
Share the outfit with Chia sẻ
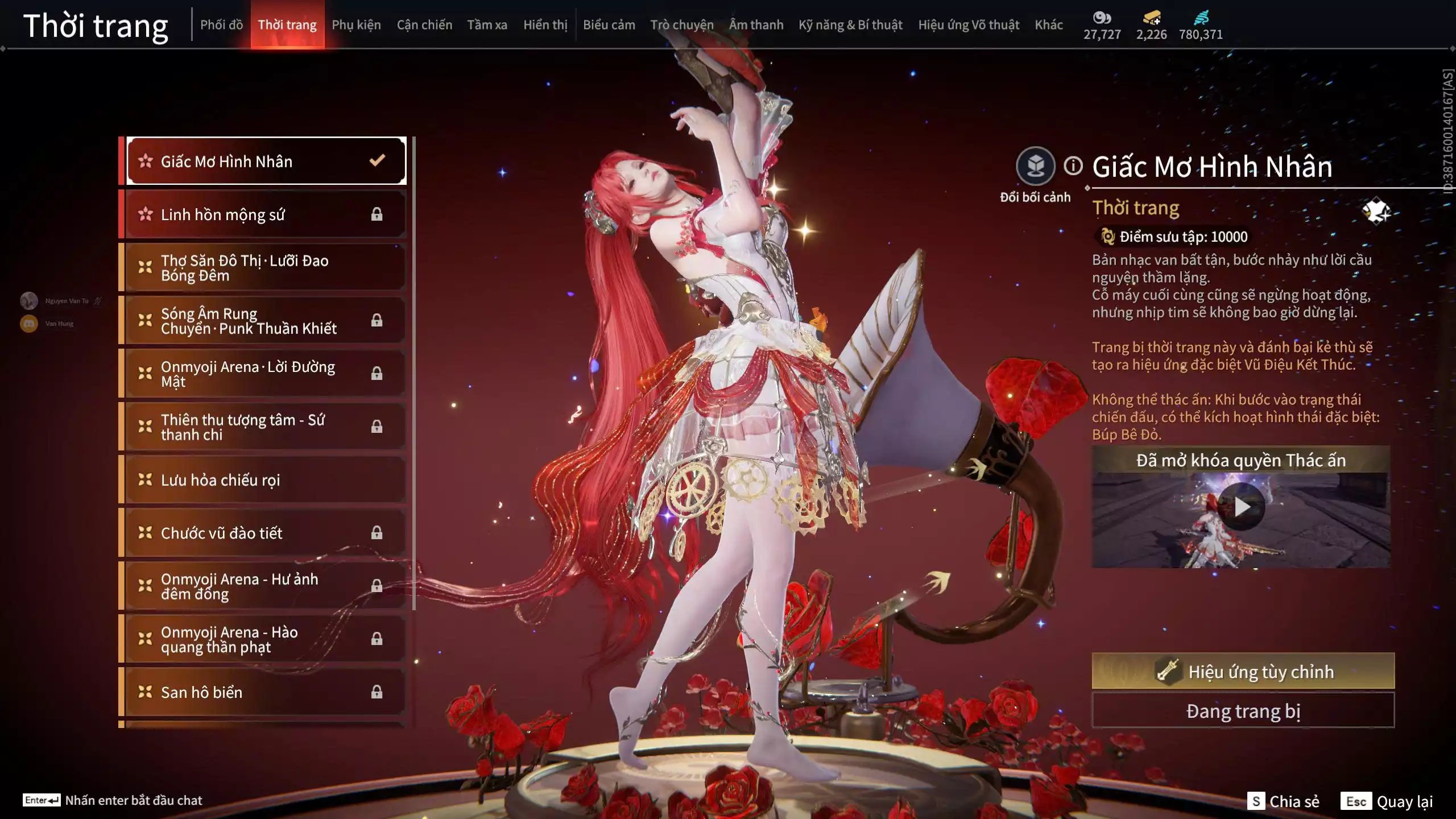pyautogui.click(x=1283, y=801)
